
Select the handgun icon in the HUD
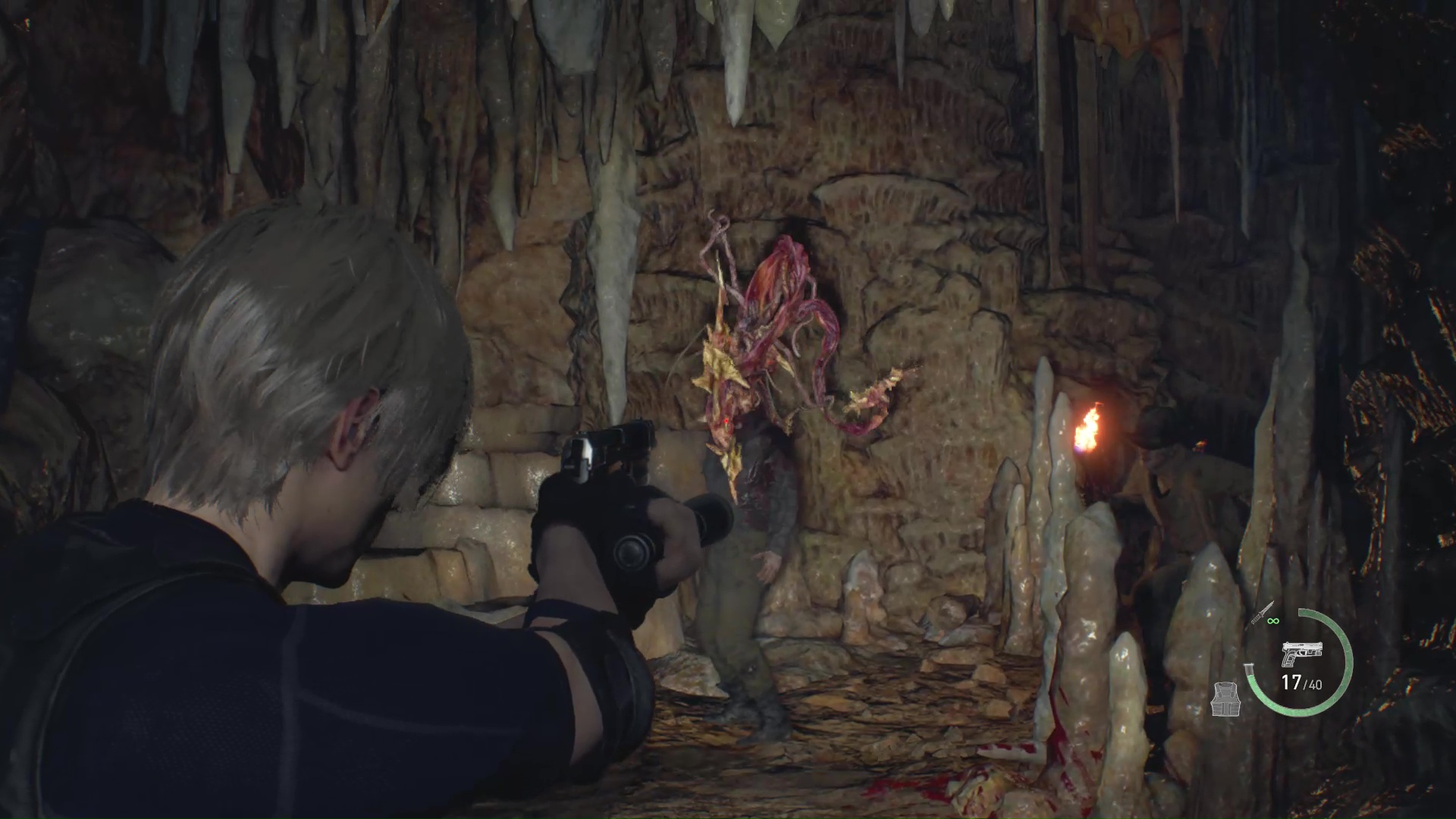(1302, 651)
